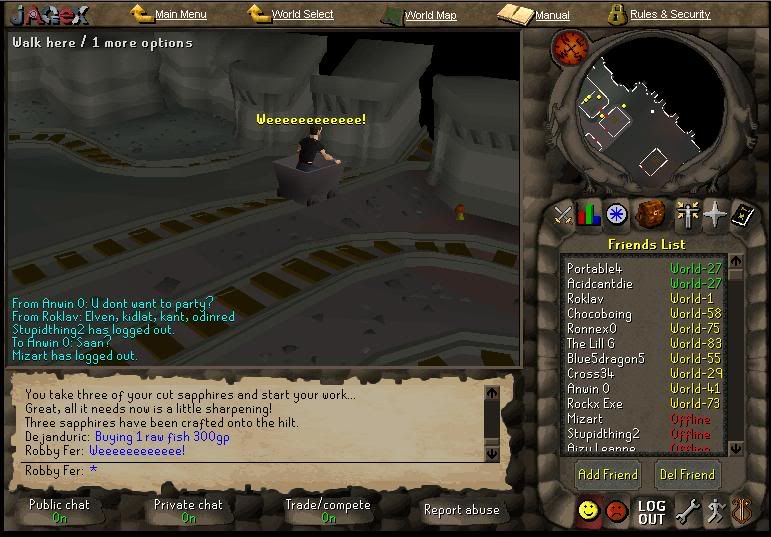This screenshot has width=771, height=537.
Task: Open Rules & Security page
Action: pyautogui.click(x=670, y=15)
